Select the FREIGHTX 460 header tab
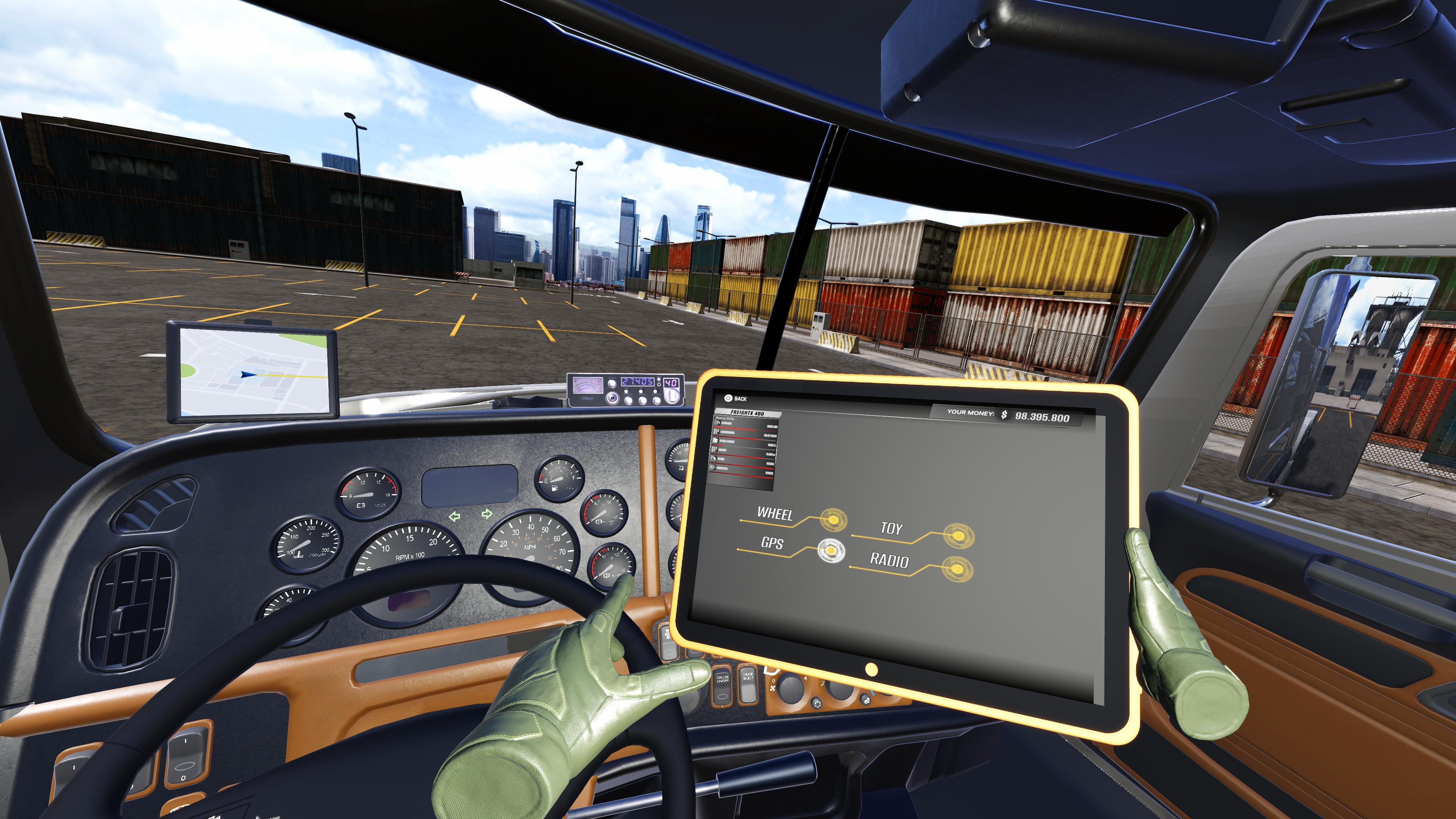 (748, 413)
